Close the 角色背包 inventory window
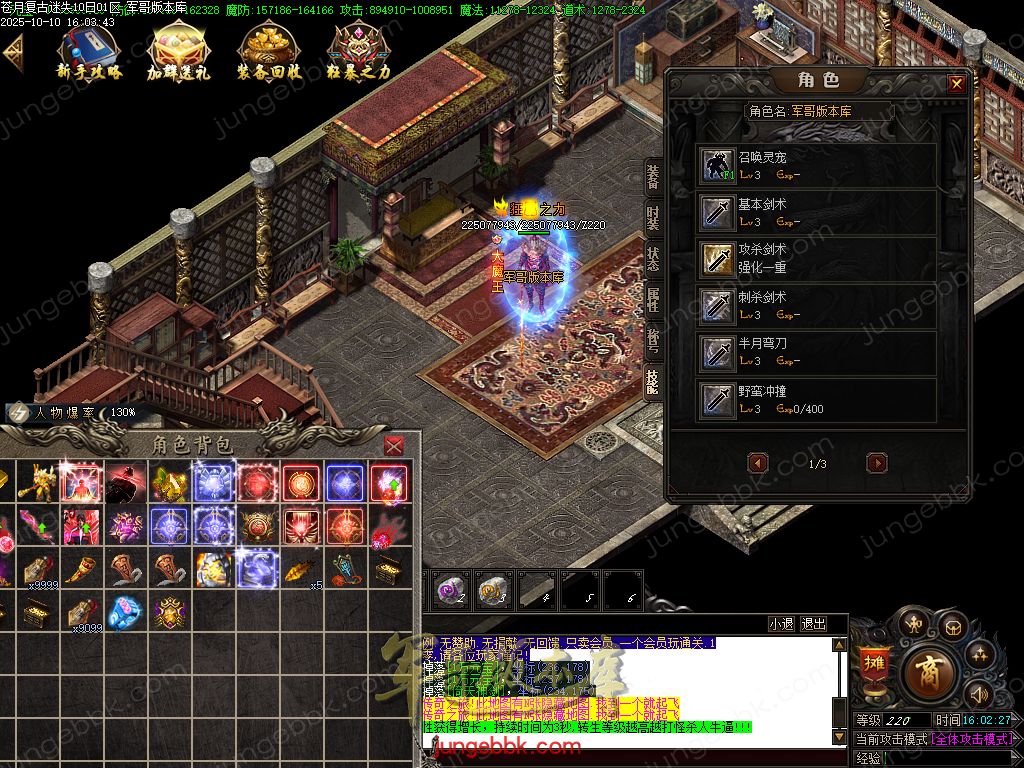The width and height of the screenshot is (1024, 768). click(x=394, y=445)
